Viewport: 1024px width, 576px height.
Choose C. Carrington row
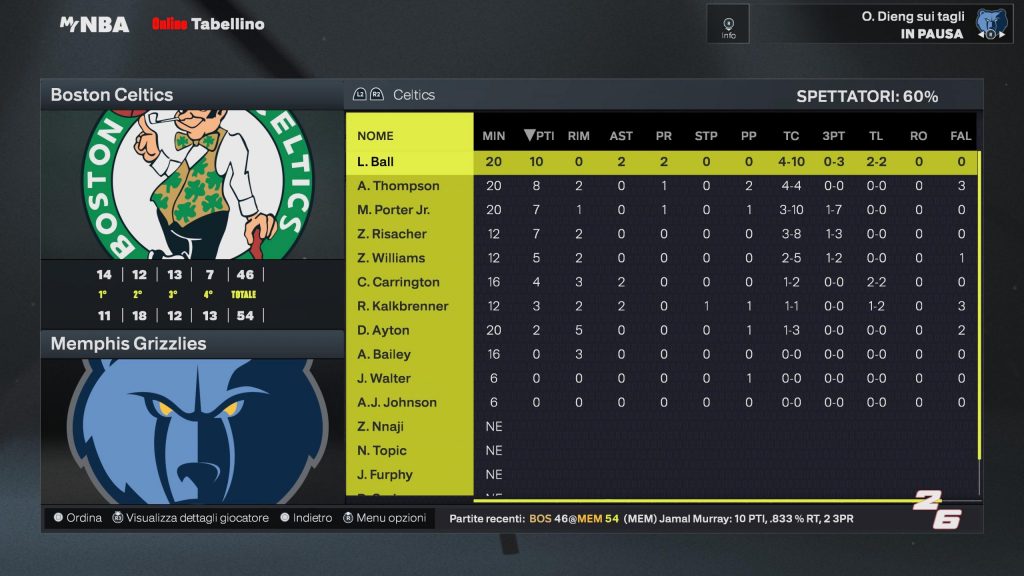tap(398, 282)
